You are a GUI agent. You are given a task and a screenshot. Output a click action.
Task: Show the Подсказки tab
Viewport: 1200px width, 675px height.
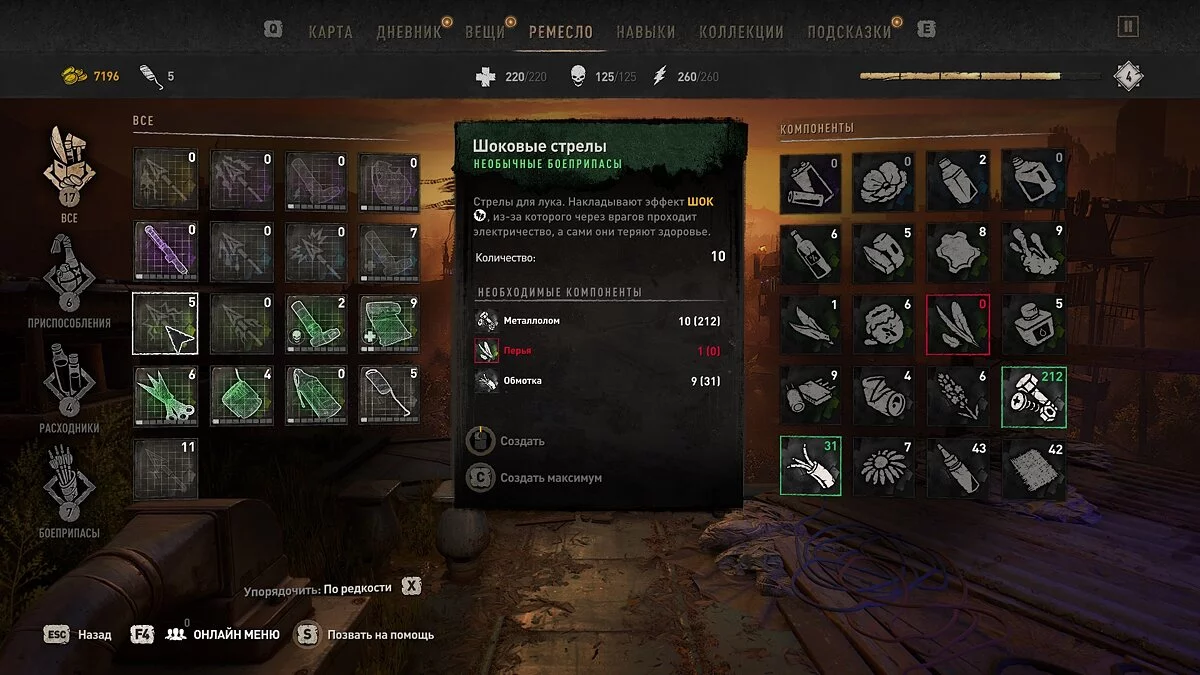(x=848, y=31)
